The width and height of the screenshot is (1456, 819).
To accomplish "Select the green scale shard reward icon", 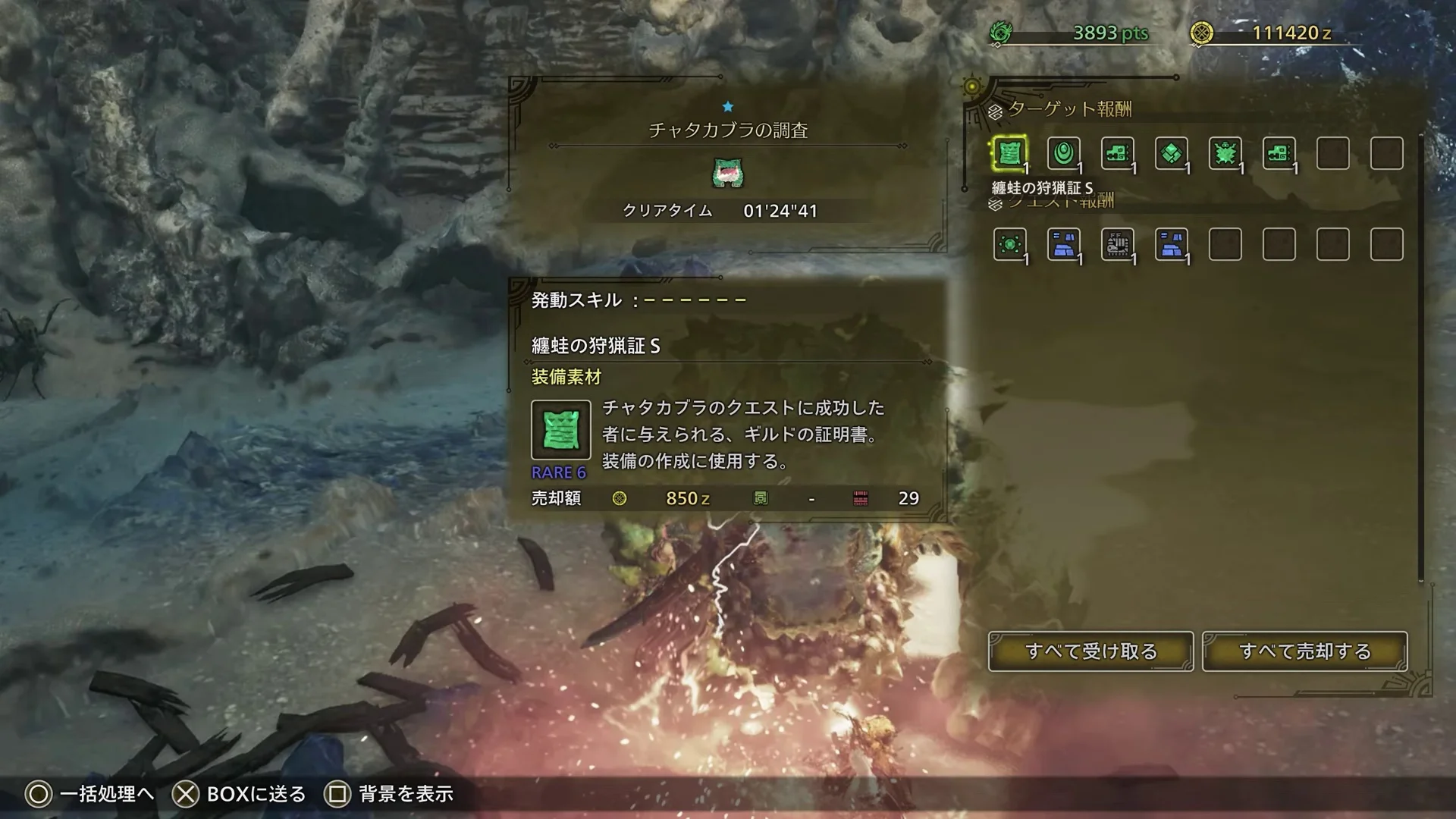I will (1172, 154).
